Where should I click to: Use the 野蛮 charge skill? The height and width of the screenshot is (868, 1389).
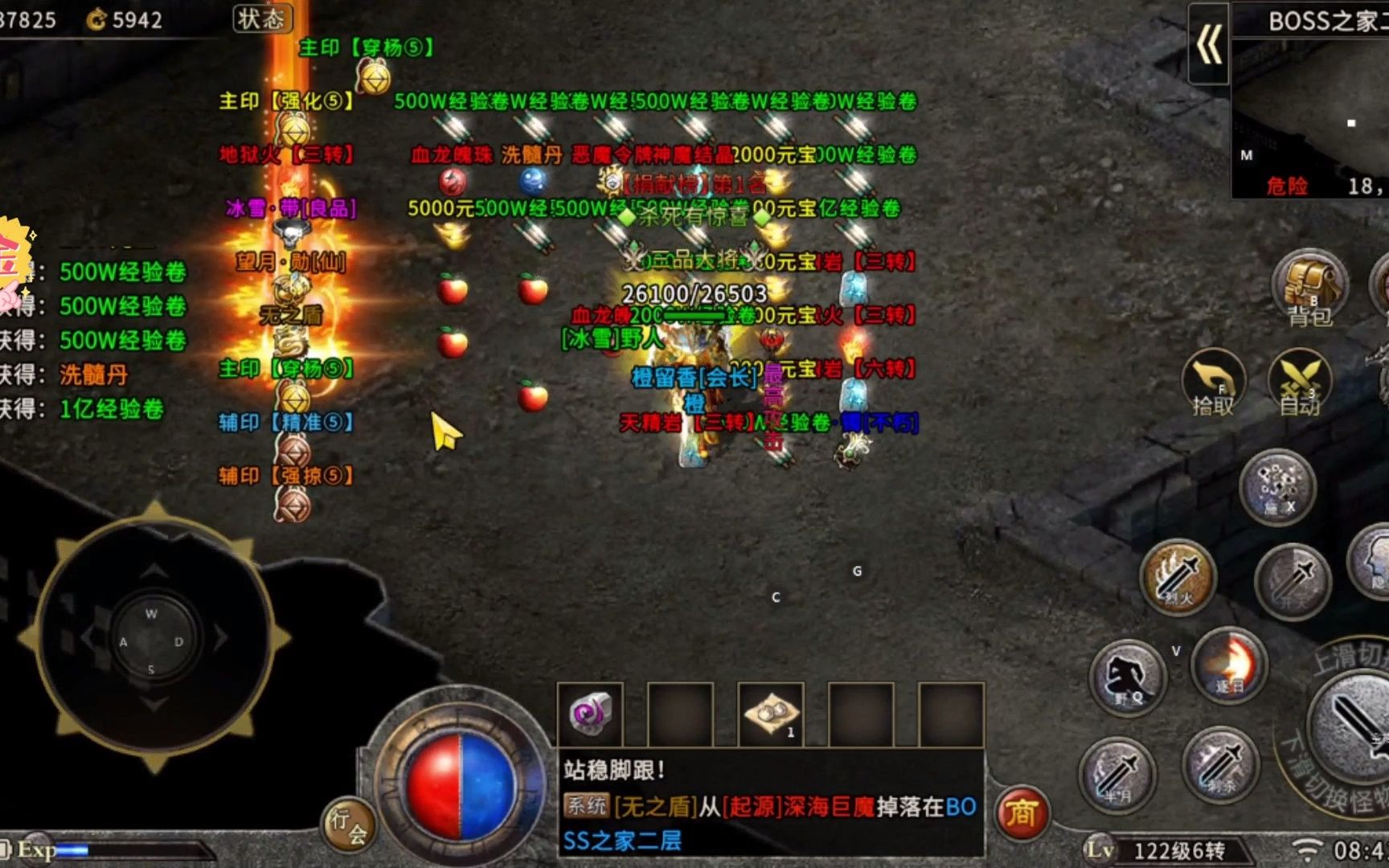click(x=1128, y=677)
